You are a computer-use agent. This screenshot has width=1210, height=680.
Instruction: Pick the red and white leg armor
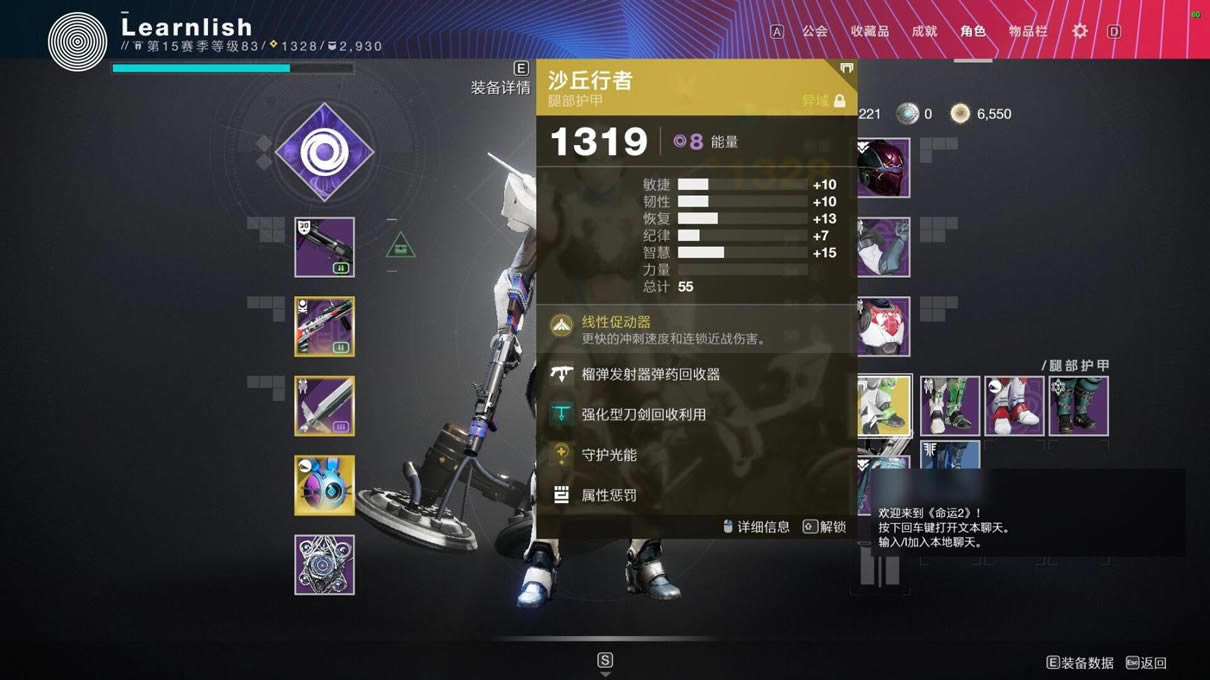tap(1014, 406)
